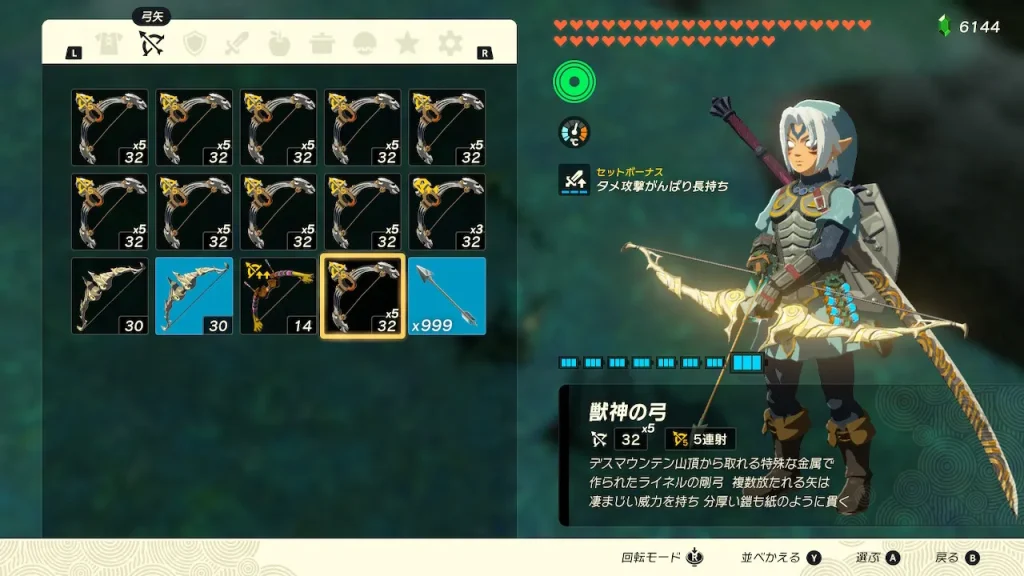Select the x3 bow with power 32
Viewport: 1024px width, 576px height.
447,211
